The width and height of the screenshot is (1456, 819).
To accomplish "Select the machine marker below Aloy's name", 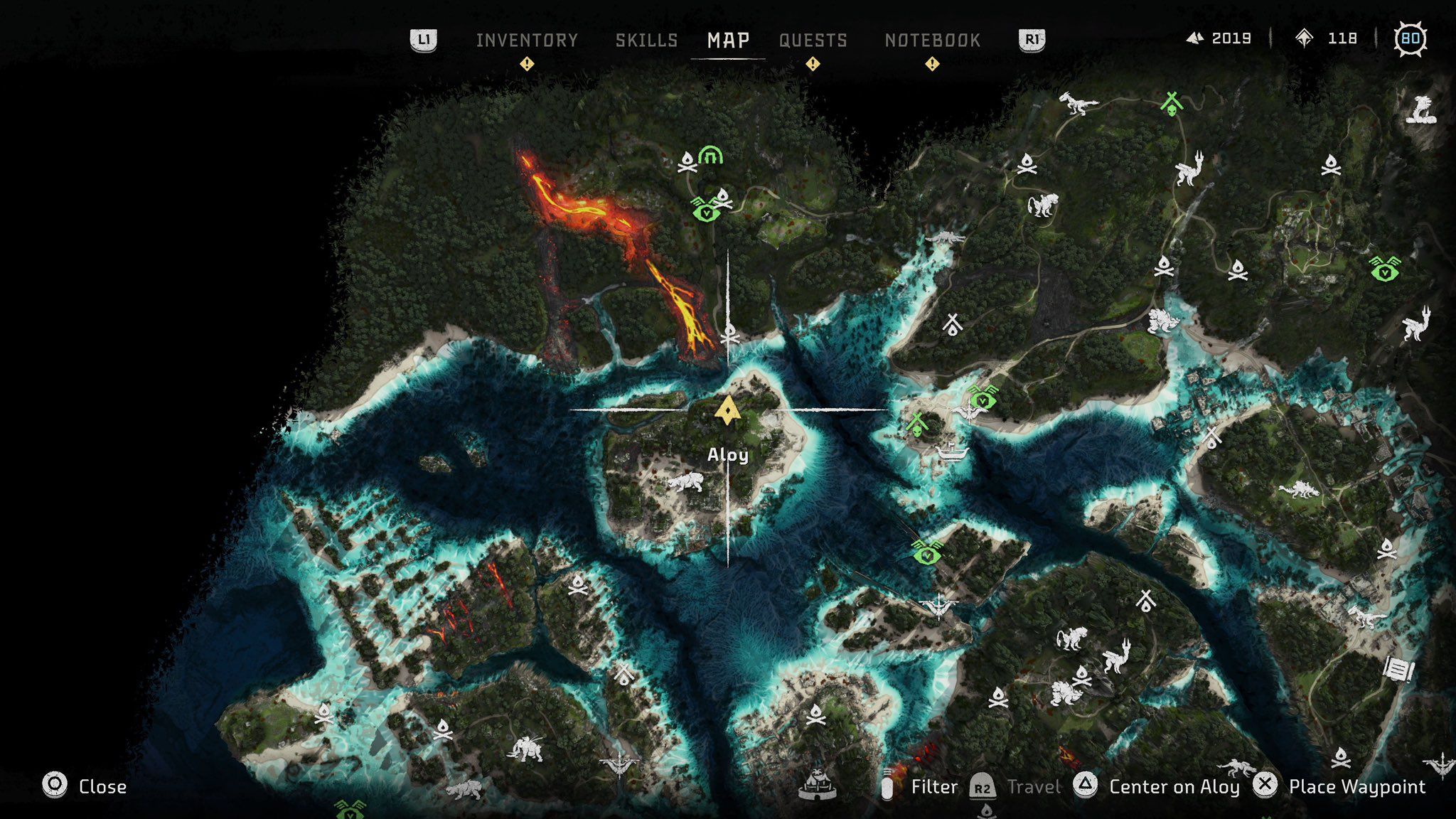I will click(685, 483).
